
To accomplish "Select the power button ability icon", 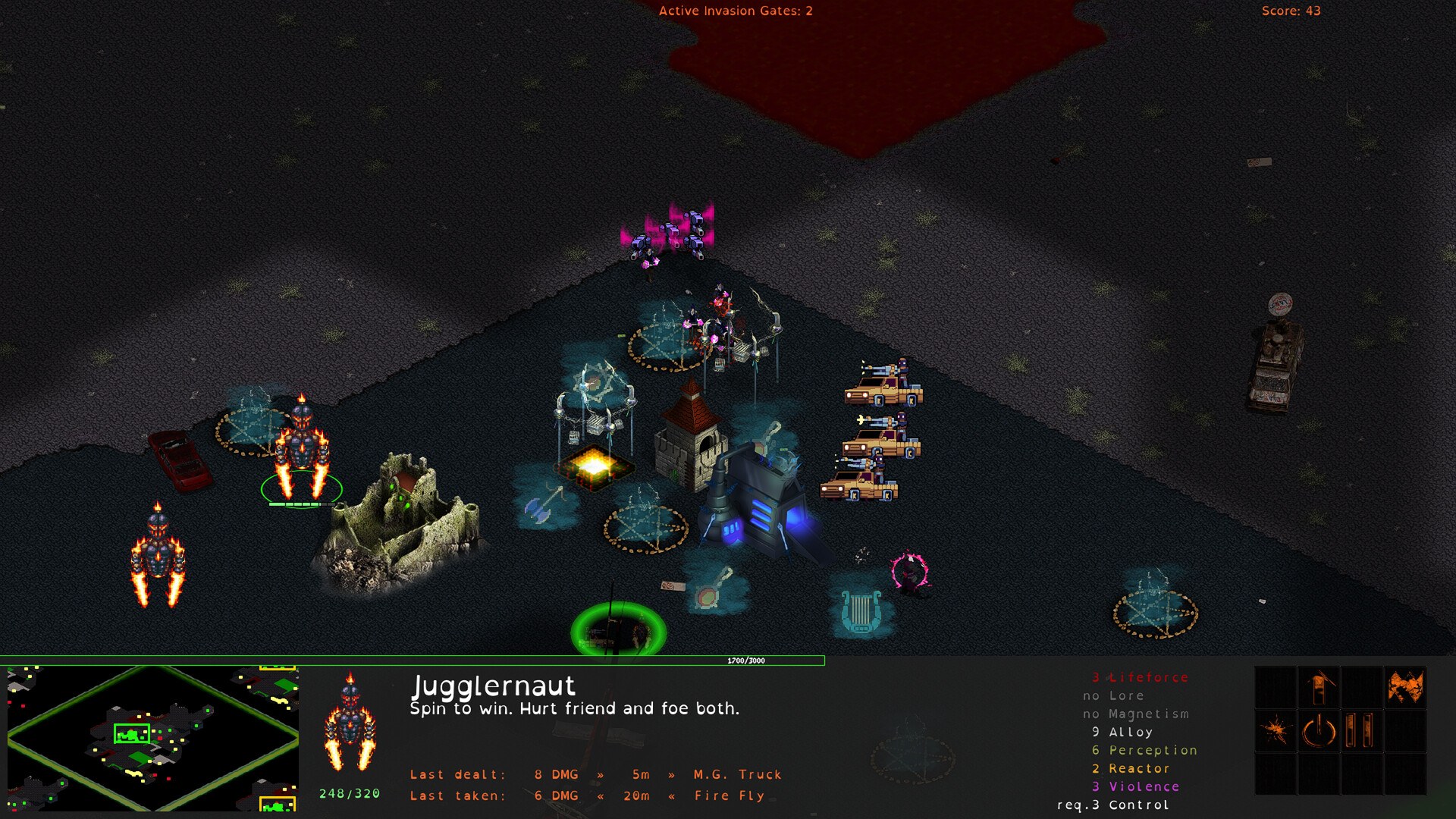I will (1319, 730).
